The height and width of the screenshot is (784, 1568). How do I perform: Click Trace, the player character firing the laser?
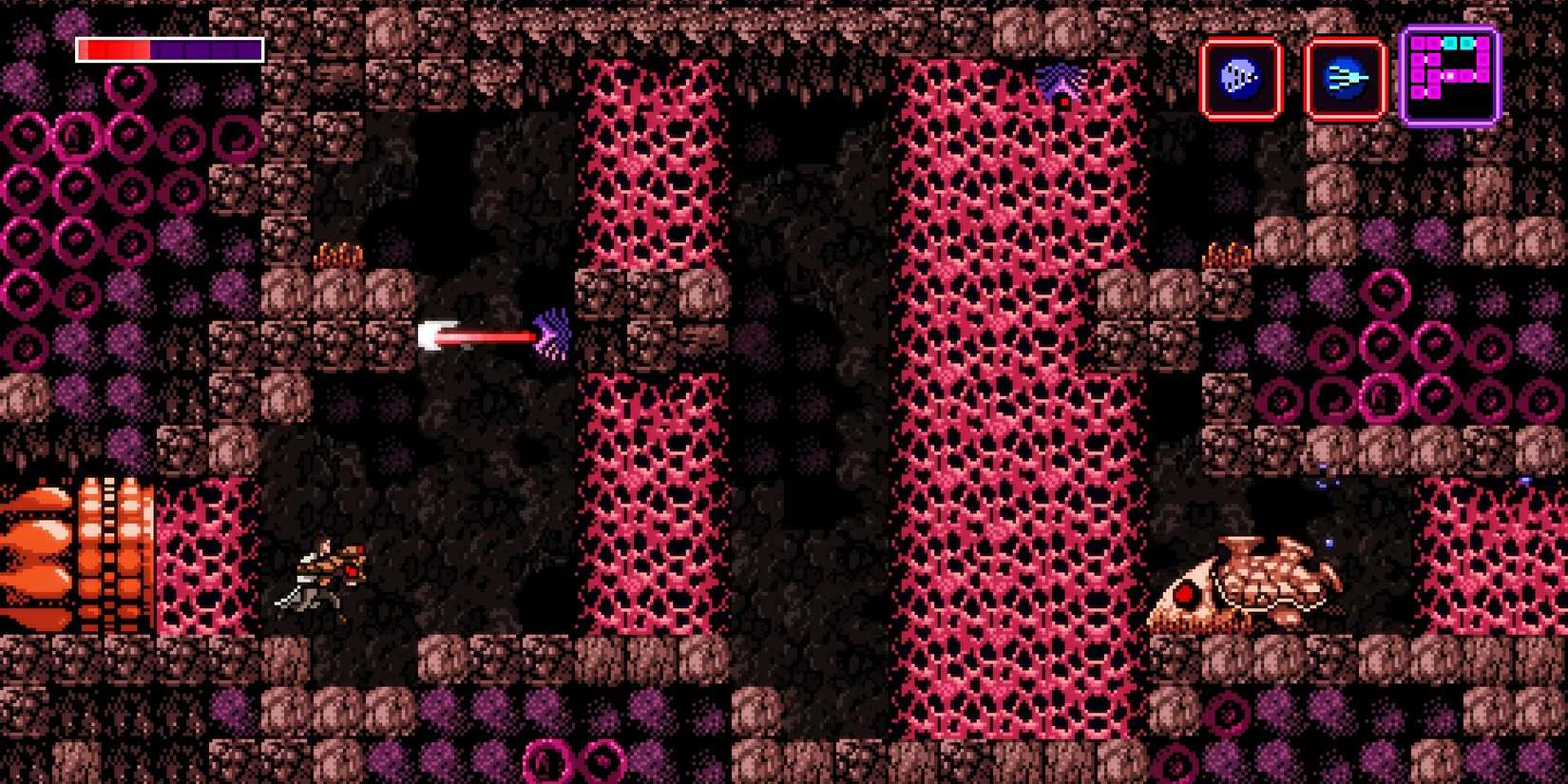(323, 575)
